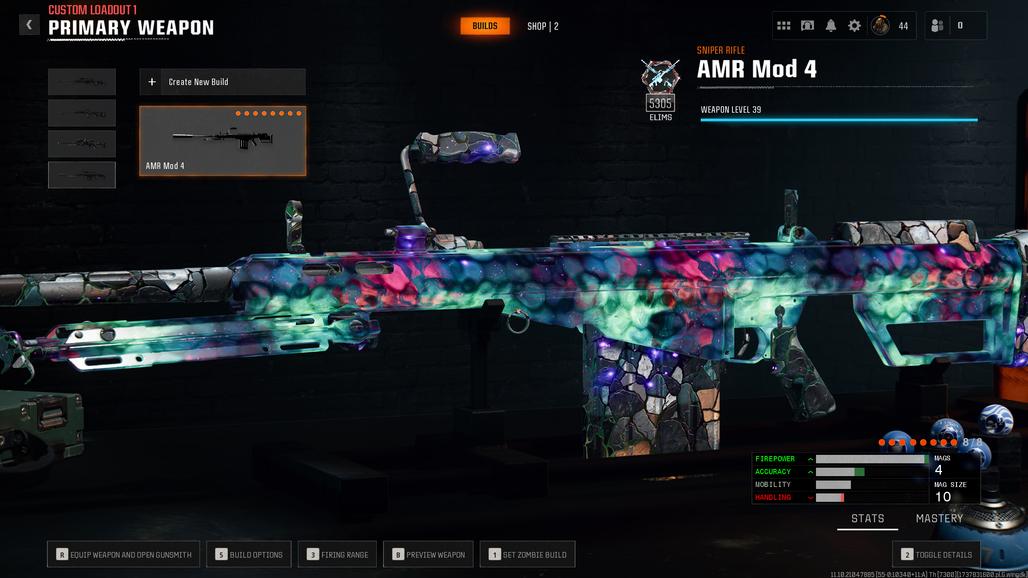Create a new build
1028x578 pixels.
222,82
